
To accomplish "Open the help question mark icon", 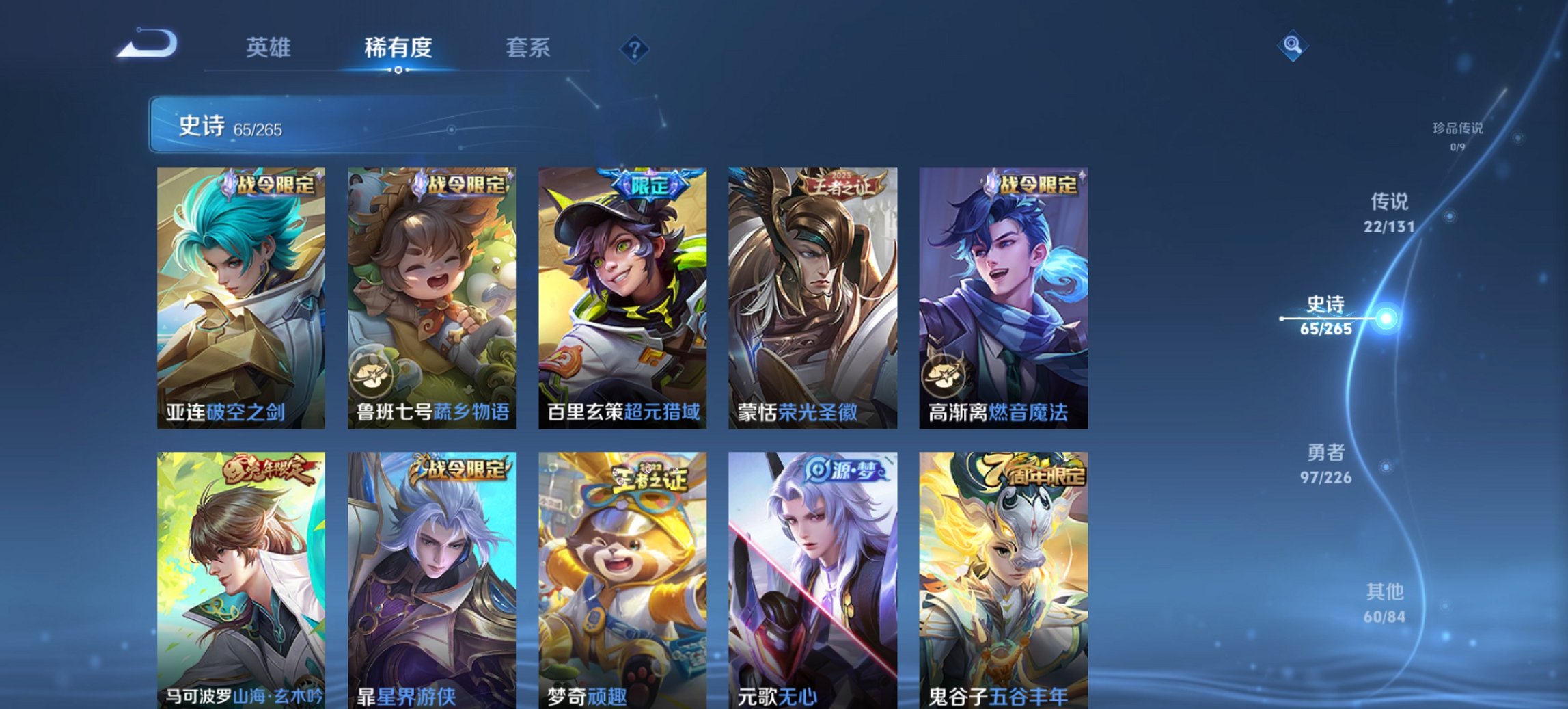I will pos(636,49).
